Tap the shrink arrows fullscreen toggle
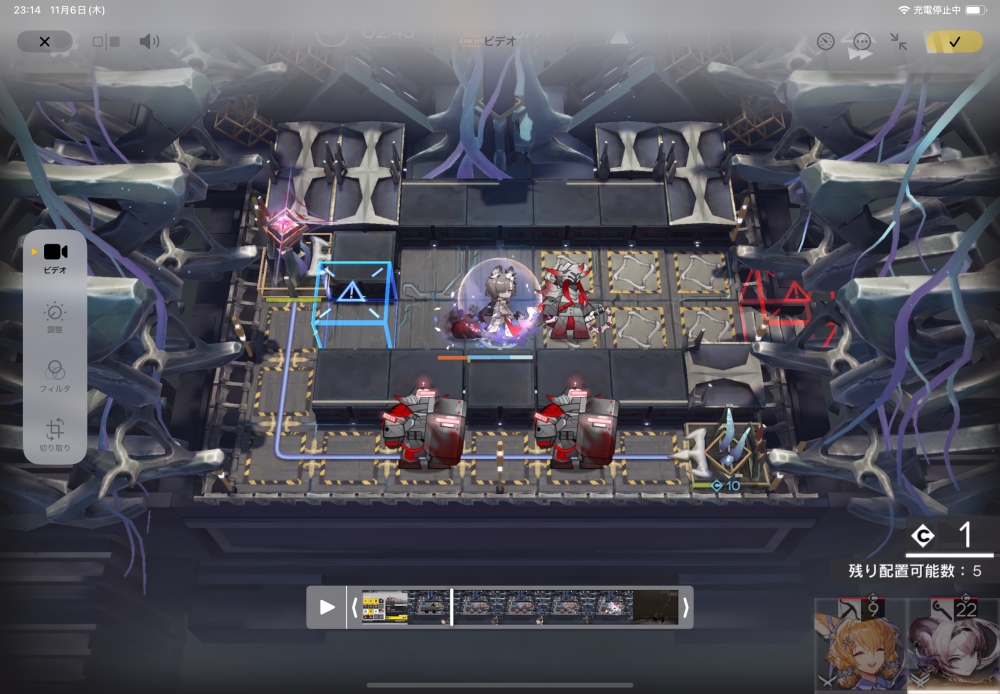Viewport: 1000px width, 694px height. [899, 42]
